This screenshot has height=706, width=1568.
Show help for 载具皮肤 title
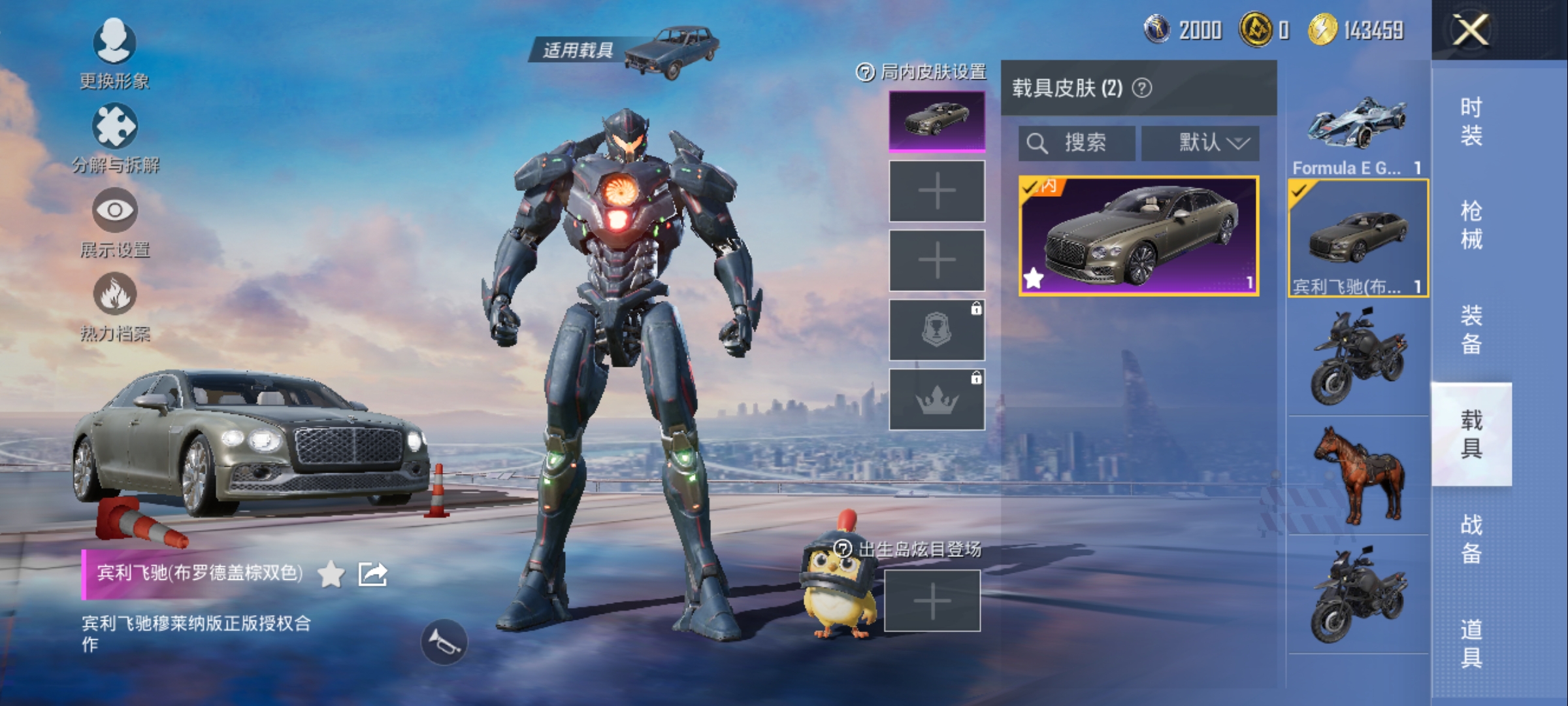point(1142,88)
